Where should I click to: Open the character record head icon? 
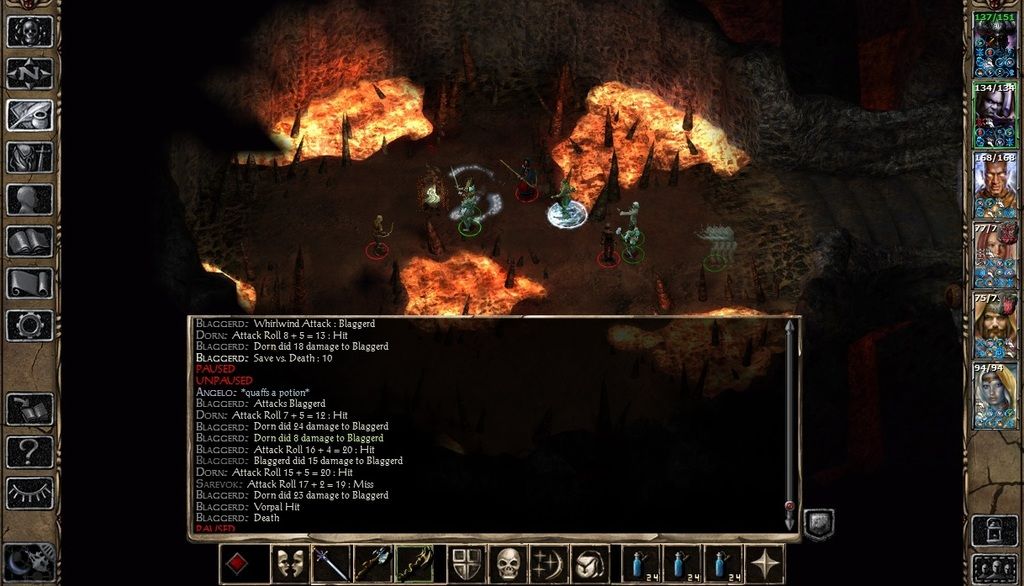click(x=29, y=198)
